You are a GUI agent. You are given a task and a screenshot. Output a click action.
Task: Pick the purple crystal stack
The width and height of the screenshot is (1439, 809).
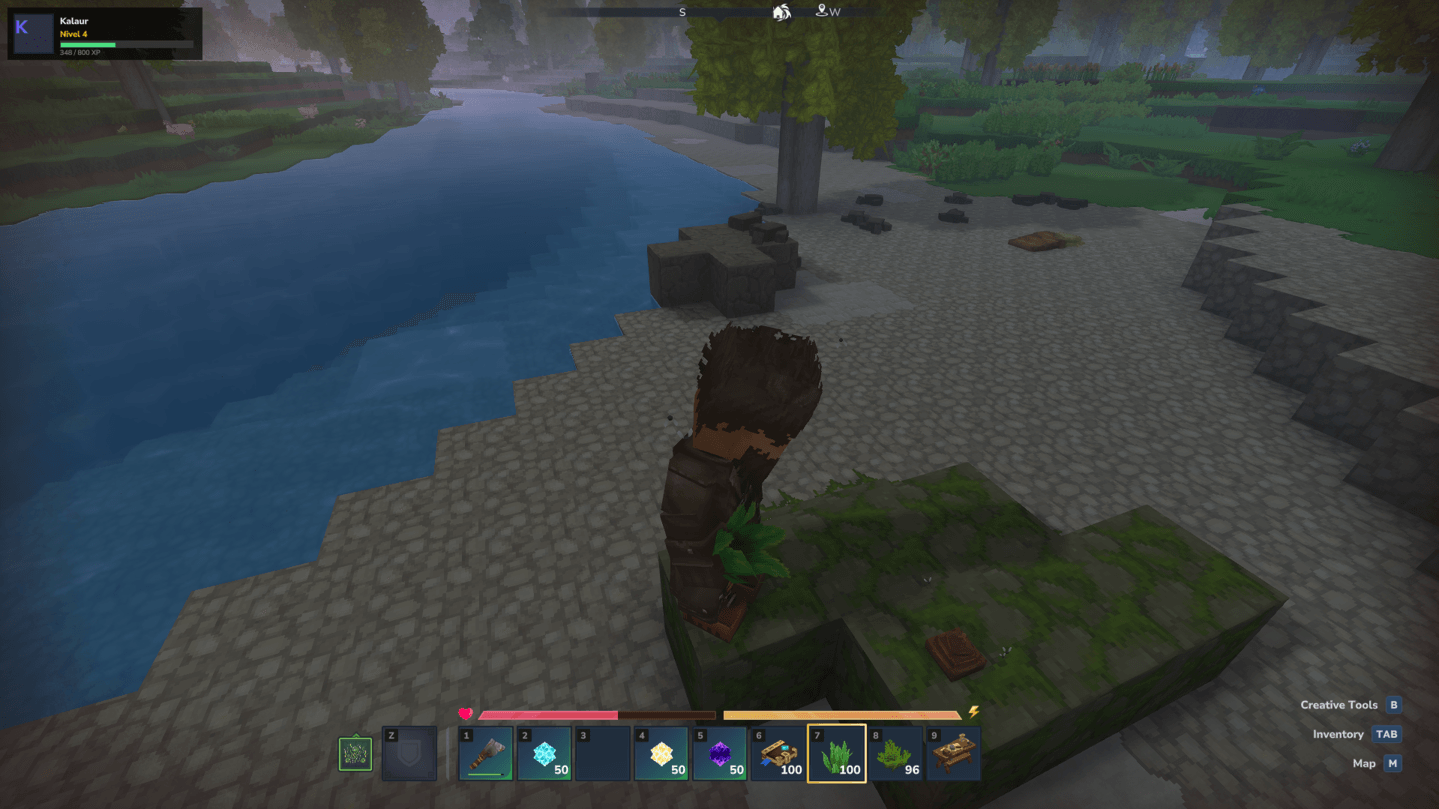coord(719,754)
